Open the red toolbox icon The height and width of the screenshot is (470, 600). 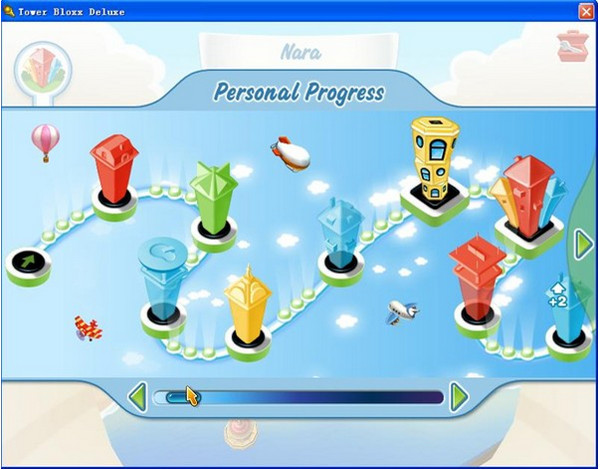pyautogui.click(x=573, y=46)
